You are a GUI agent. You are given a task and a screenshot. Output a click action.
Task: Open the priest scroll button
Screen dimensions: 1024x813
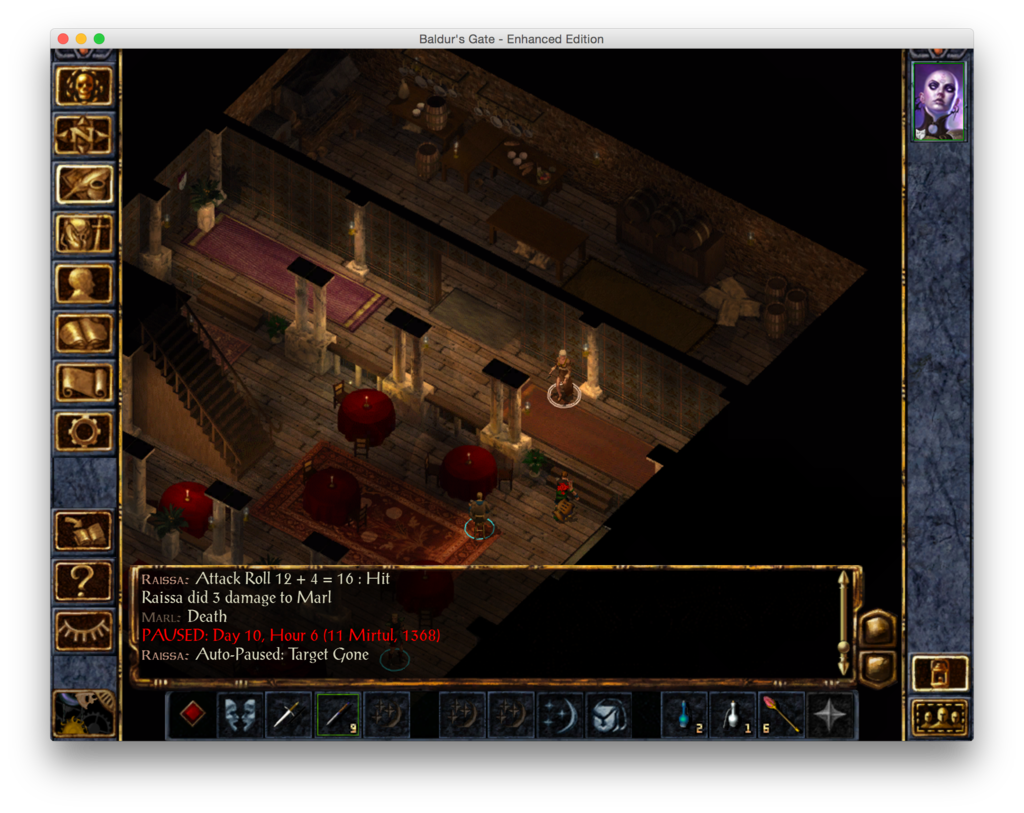(84, 382)
